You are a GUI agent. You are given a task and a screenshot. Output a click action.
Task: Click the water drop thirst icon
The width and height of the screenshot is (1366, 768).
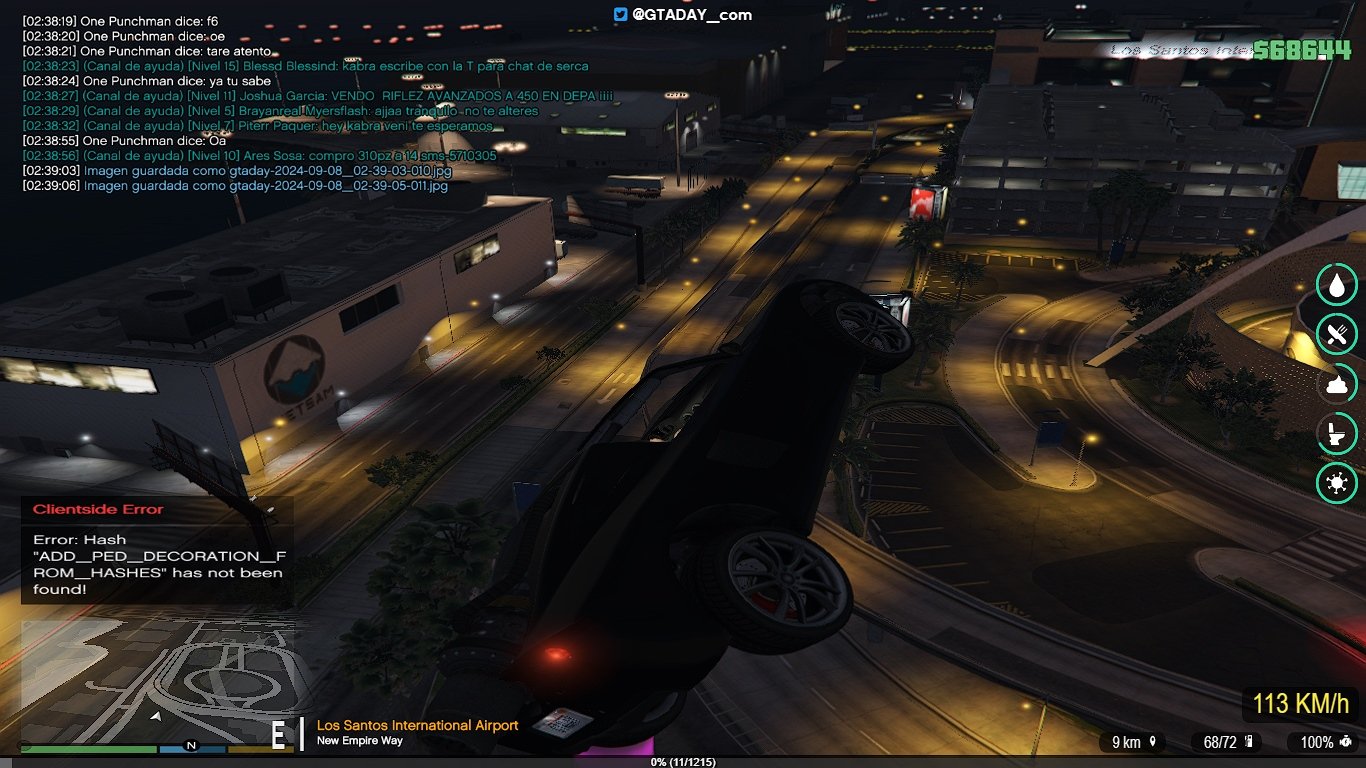point(1336,284)
